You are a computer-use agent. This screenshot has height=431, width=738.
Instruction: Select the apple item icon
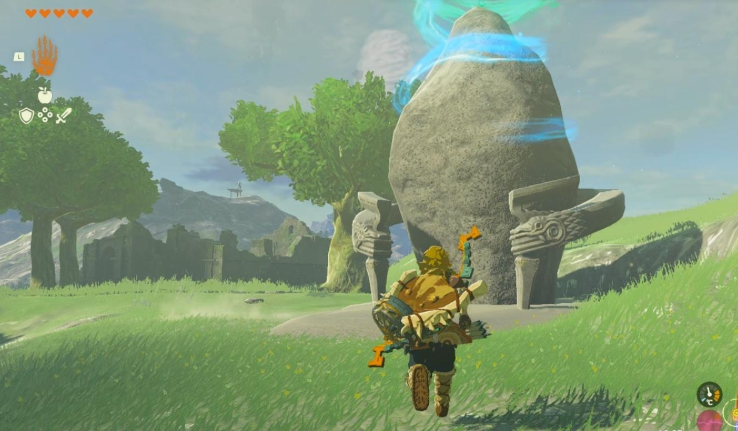click(44, 96)
